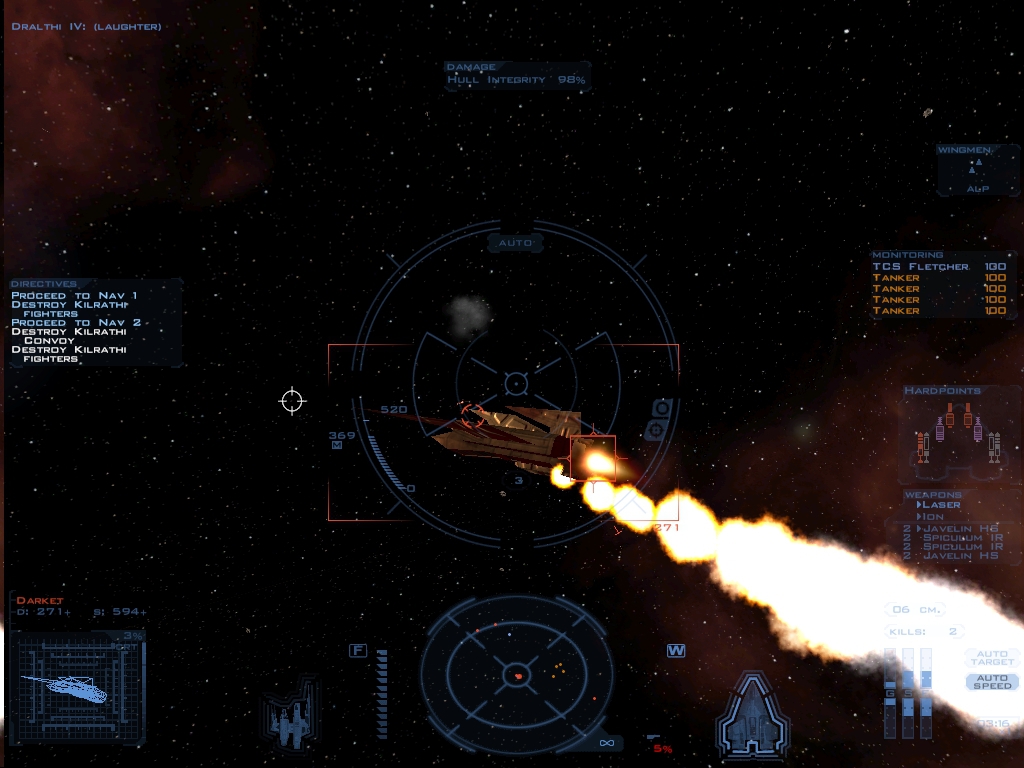The height and width of the screenshot is (768, 1024).
Task: Select TCS Fletcher in the monitoring list
Action: (920, 267)
